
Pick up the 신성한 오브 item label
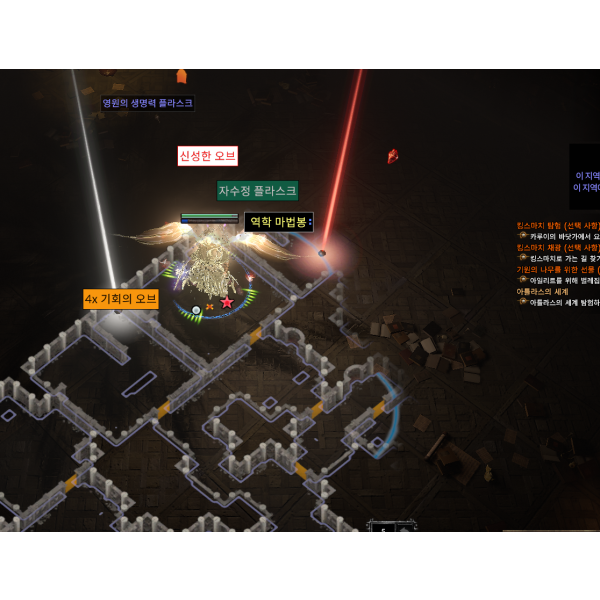coord(207,156)
